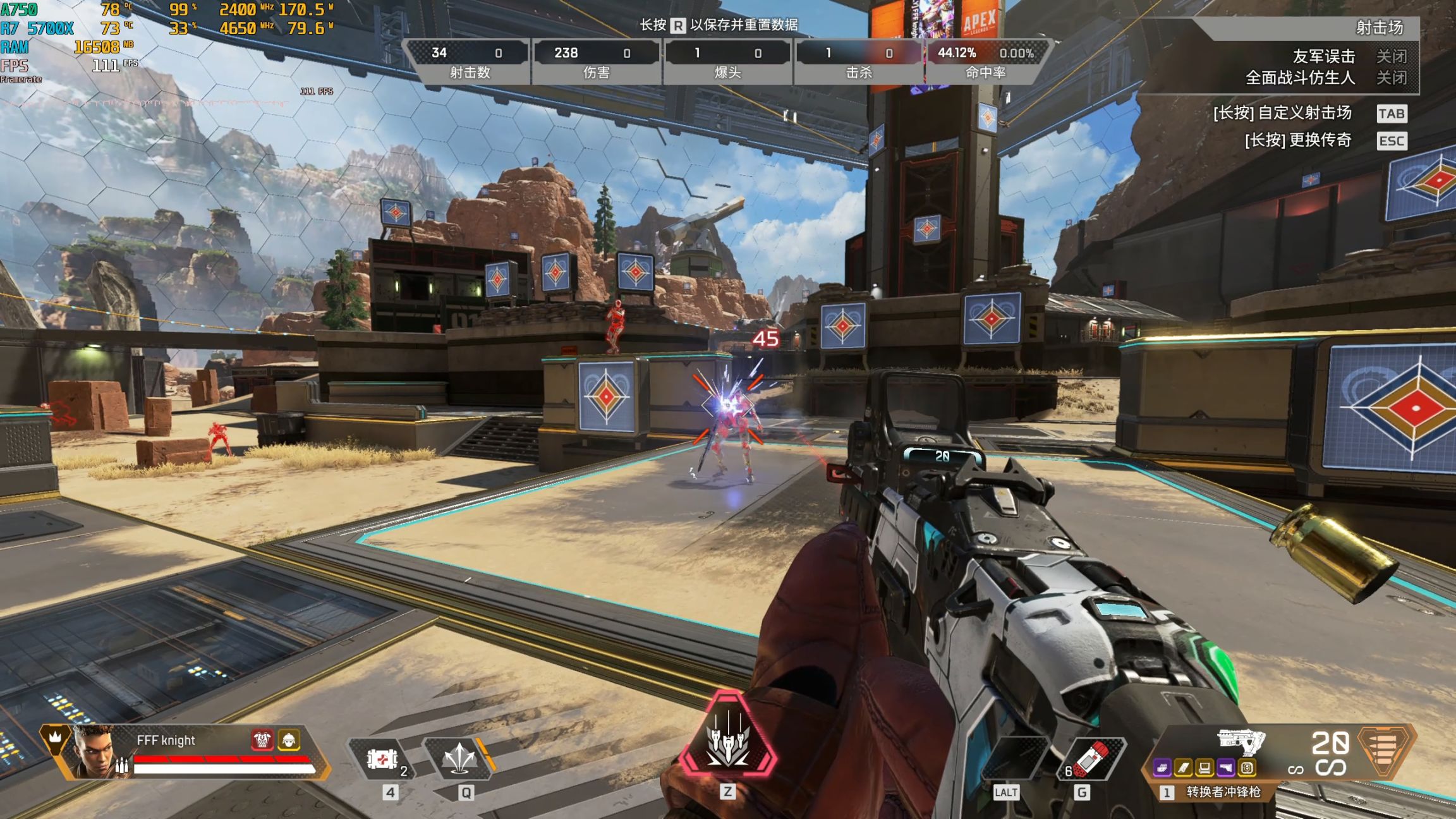Click the red helmet equipment icon
The image size is (1456, 819).
point(262,739)
